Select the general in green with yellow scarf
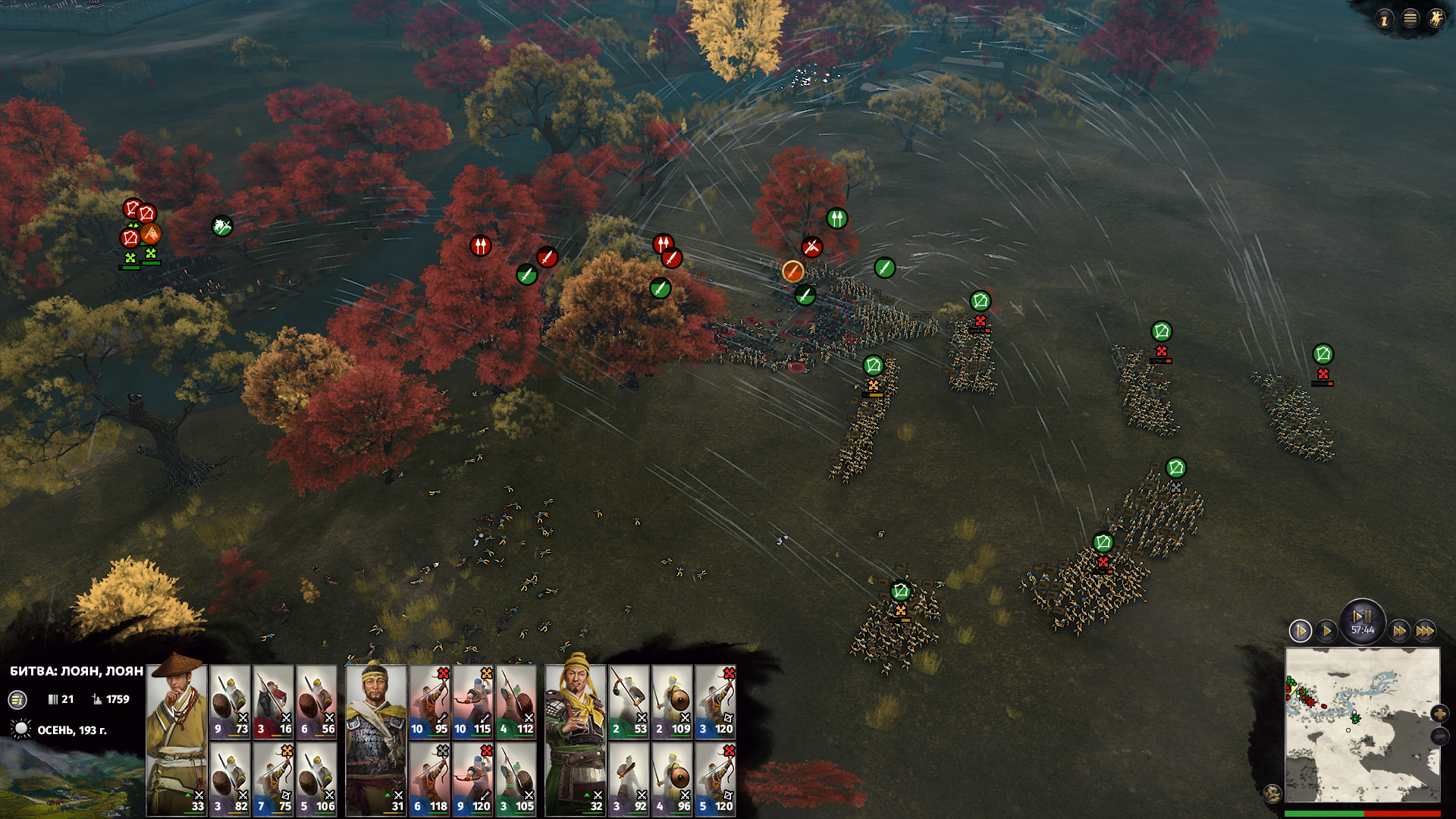The width and height of the screenshot is (1456, 819). 575,739
